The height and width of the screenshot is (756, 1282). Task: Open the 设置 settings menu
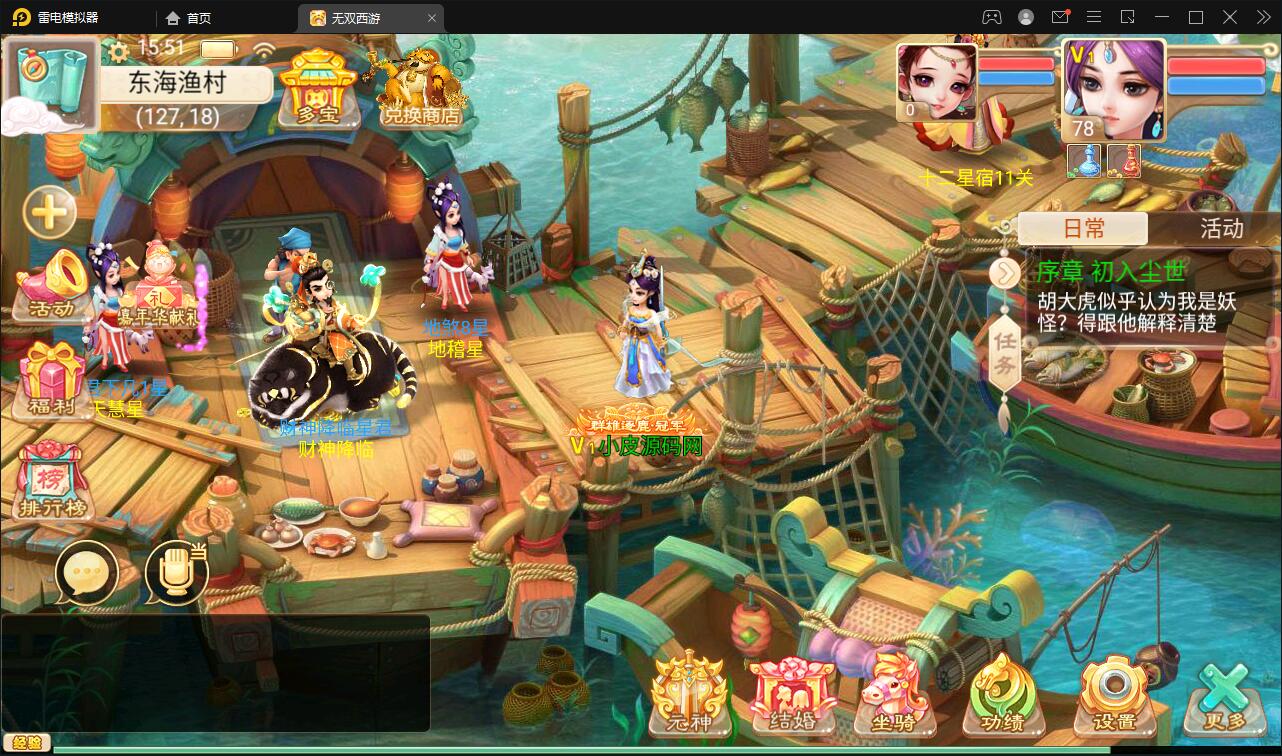tap(1114, 696)
